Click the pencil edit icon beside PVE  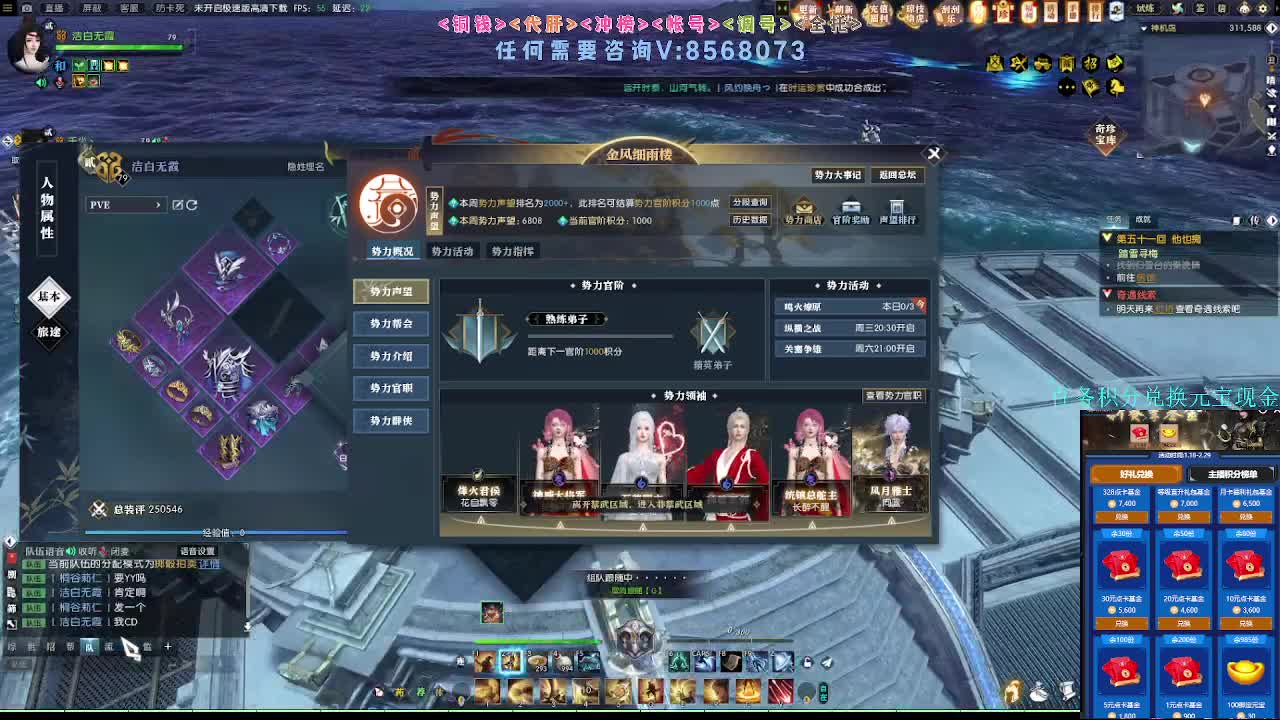(x=178, y=205)
